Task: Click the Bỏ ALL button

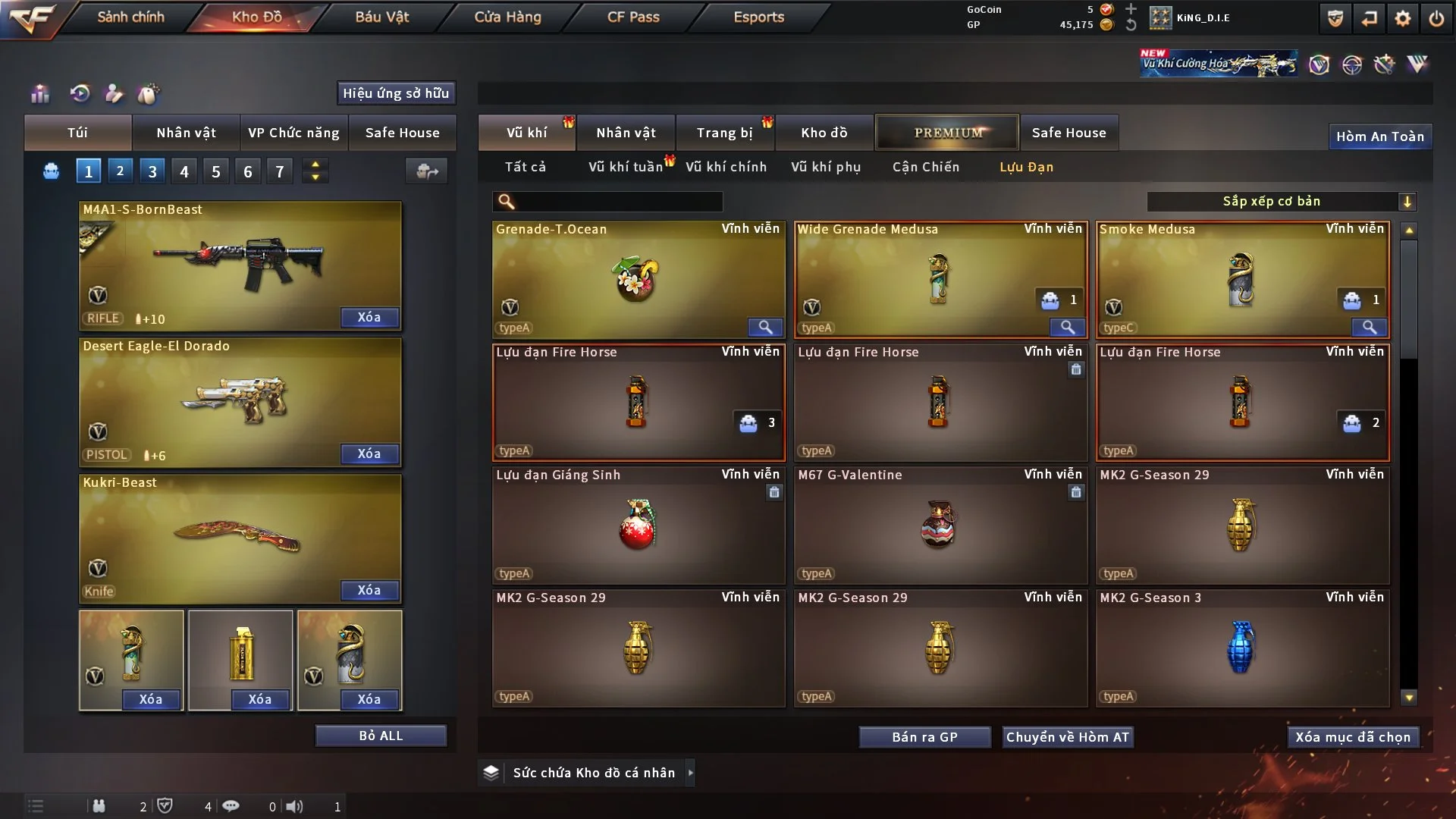Action: coord(381,736)
